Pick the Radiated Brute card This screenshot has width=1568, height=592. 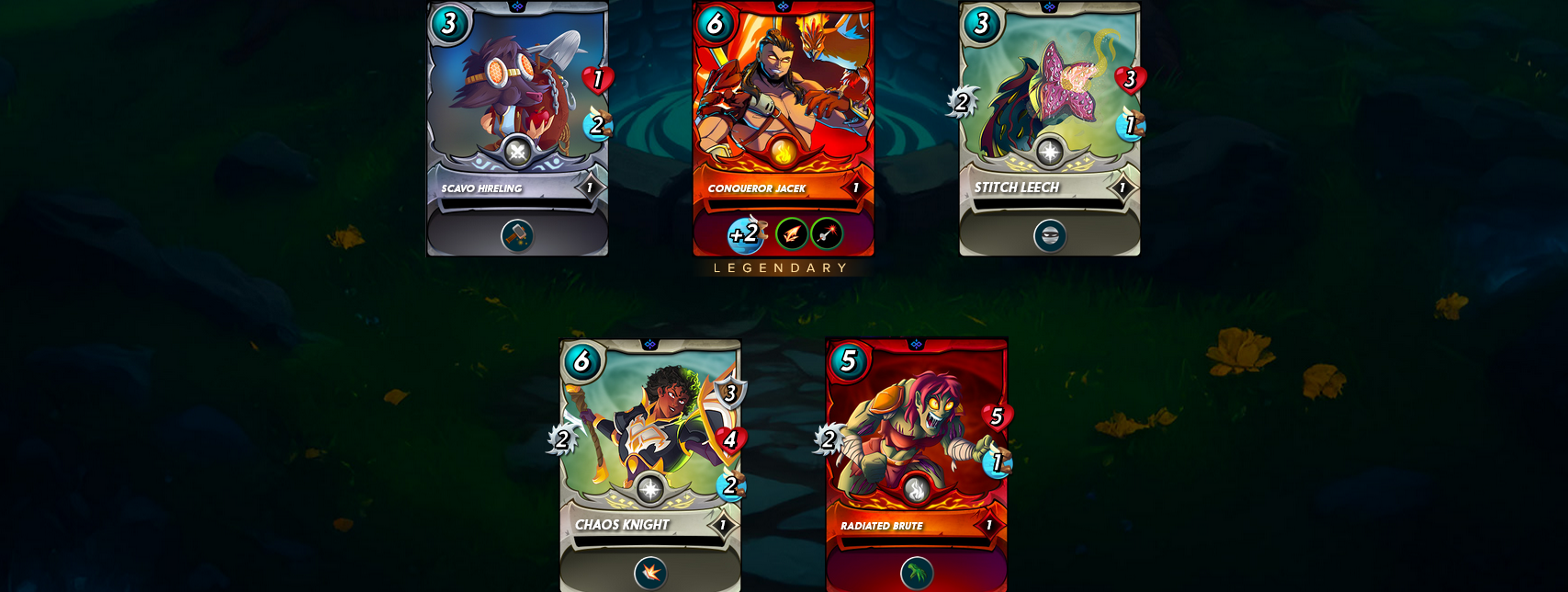(x=916, y=441)
